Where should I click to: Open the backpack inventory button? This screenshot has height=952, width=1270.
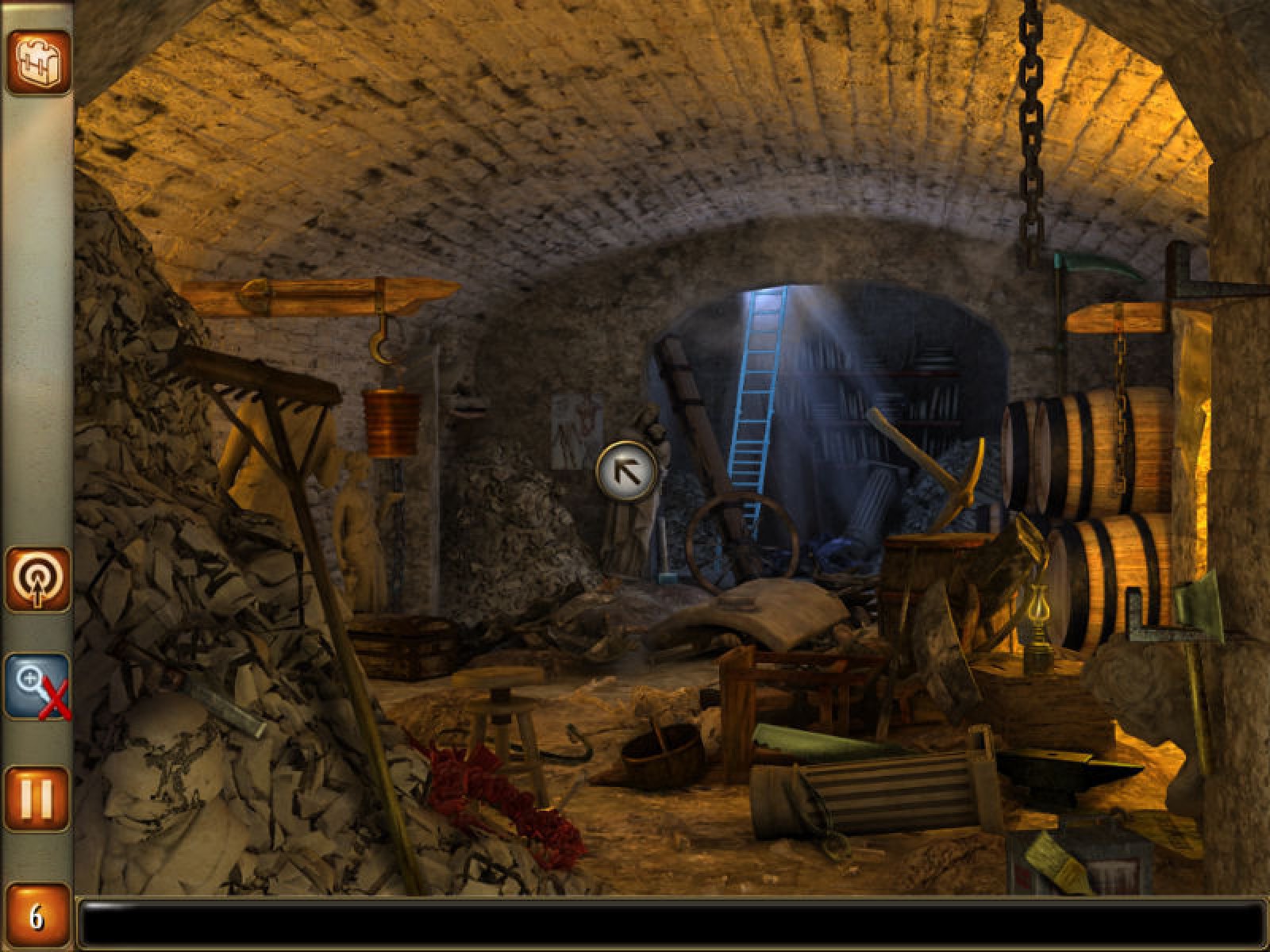pos(39,62)
